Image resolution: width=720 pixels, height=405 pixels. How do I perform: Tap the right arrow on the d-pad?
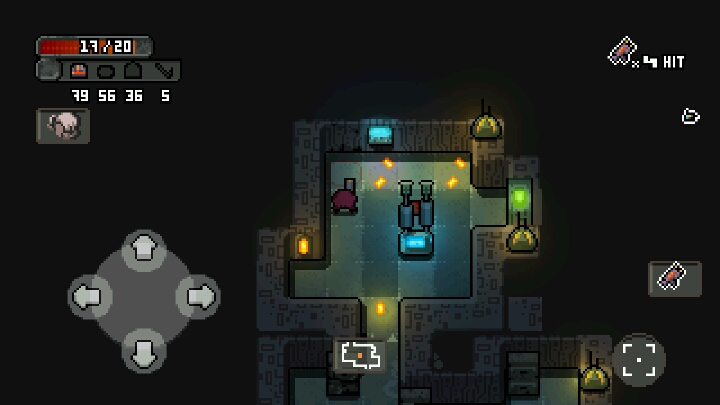(198, 296)
